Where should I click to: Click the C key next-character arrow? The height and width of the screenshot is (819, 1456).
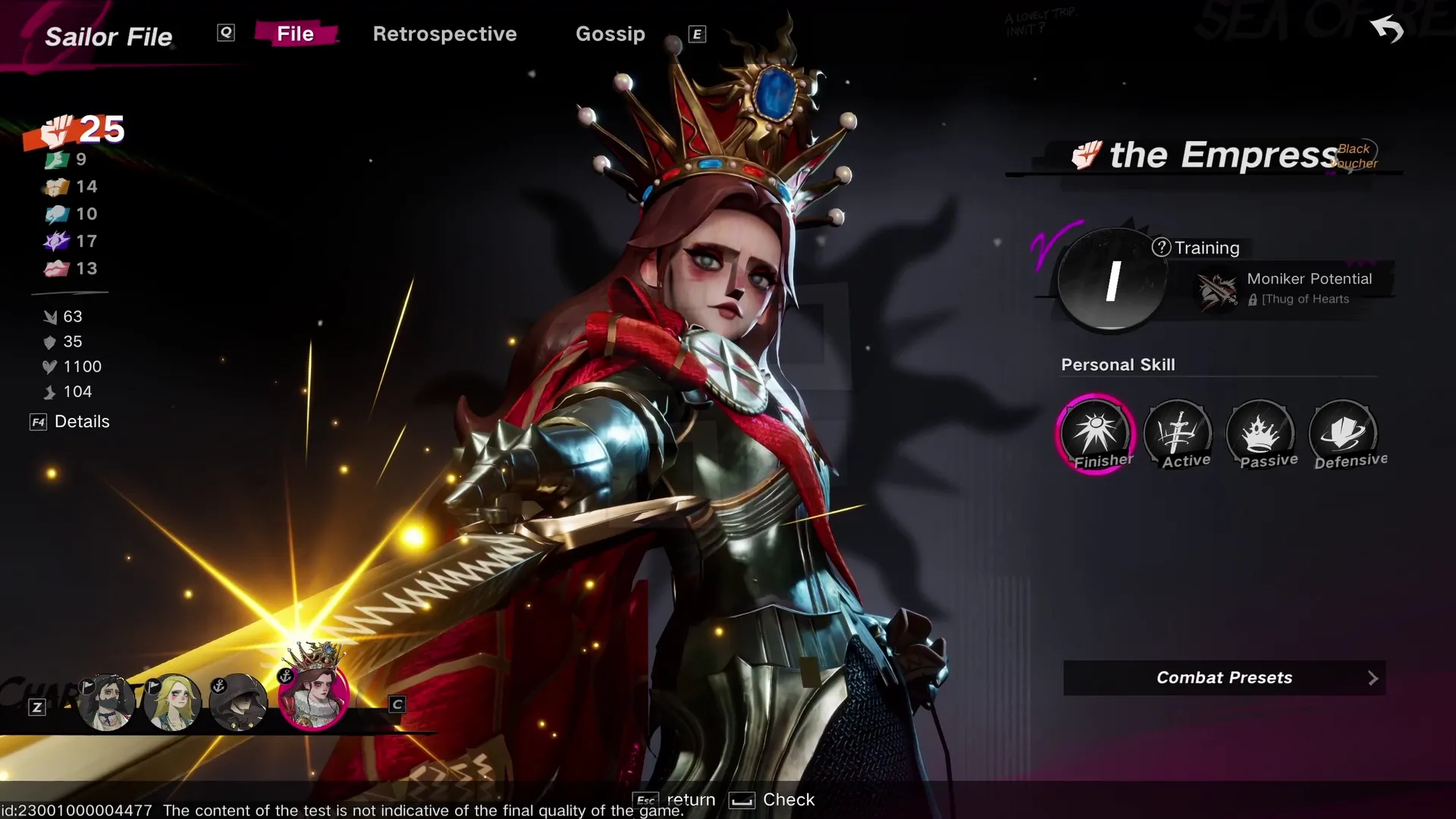tap(396, 704)
